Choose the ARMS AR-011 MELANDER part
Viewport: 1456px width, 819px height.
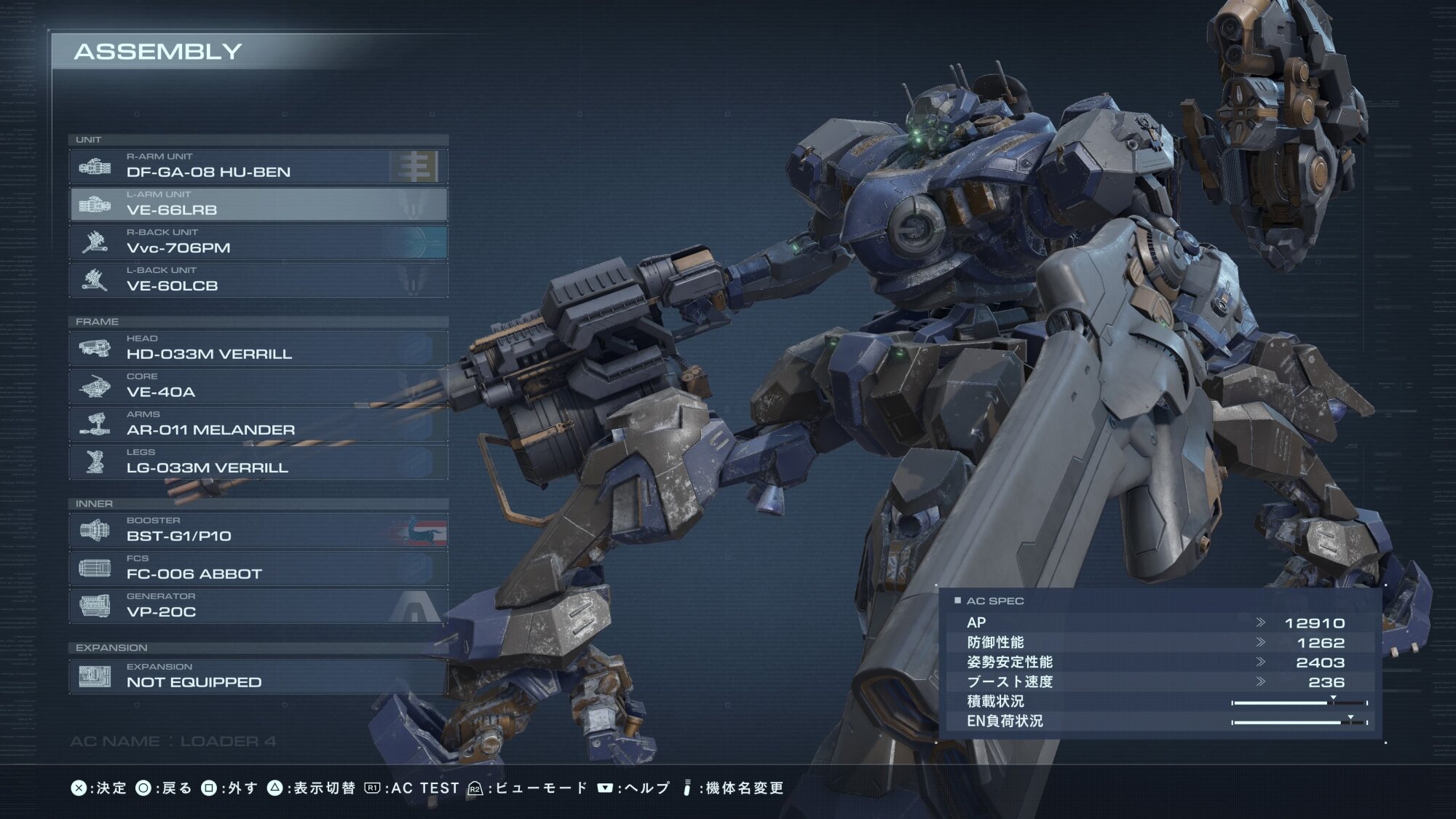(x=258, y=424)
